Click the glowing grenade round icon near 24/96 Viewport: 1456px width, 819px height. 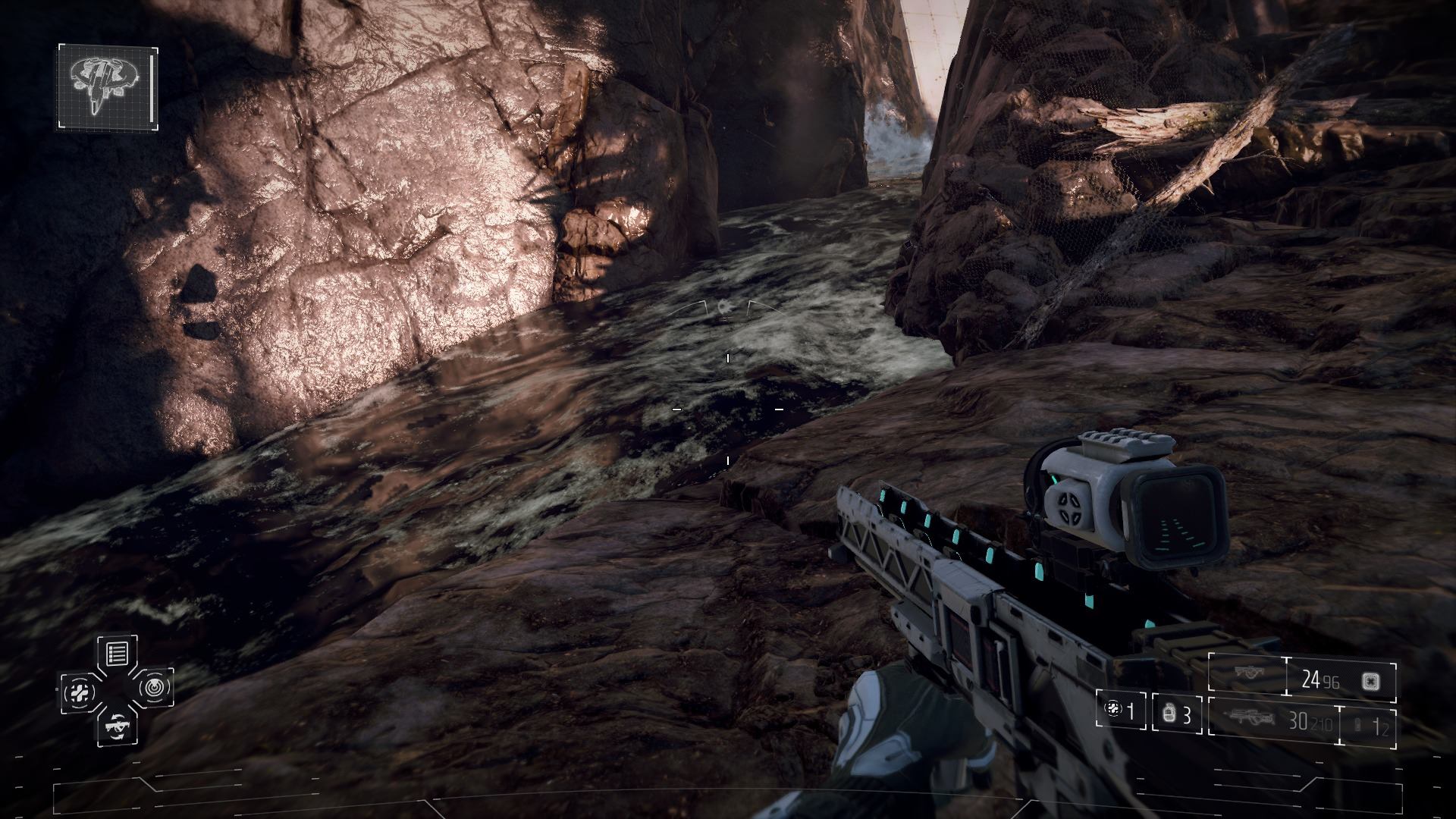[x=1370, y=682]
